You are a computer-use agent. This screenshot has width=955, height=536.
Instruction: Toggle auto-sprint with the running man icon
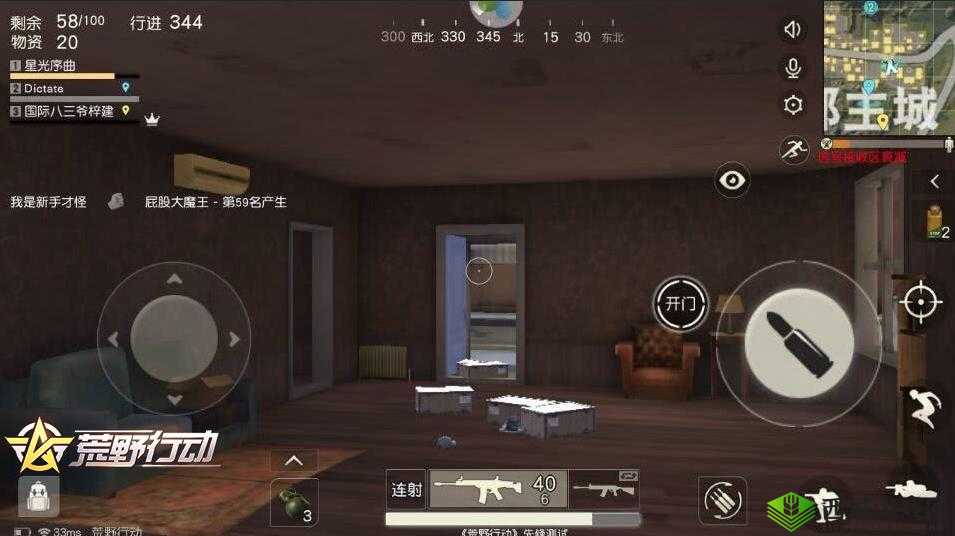(x=793, y=150)
